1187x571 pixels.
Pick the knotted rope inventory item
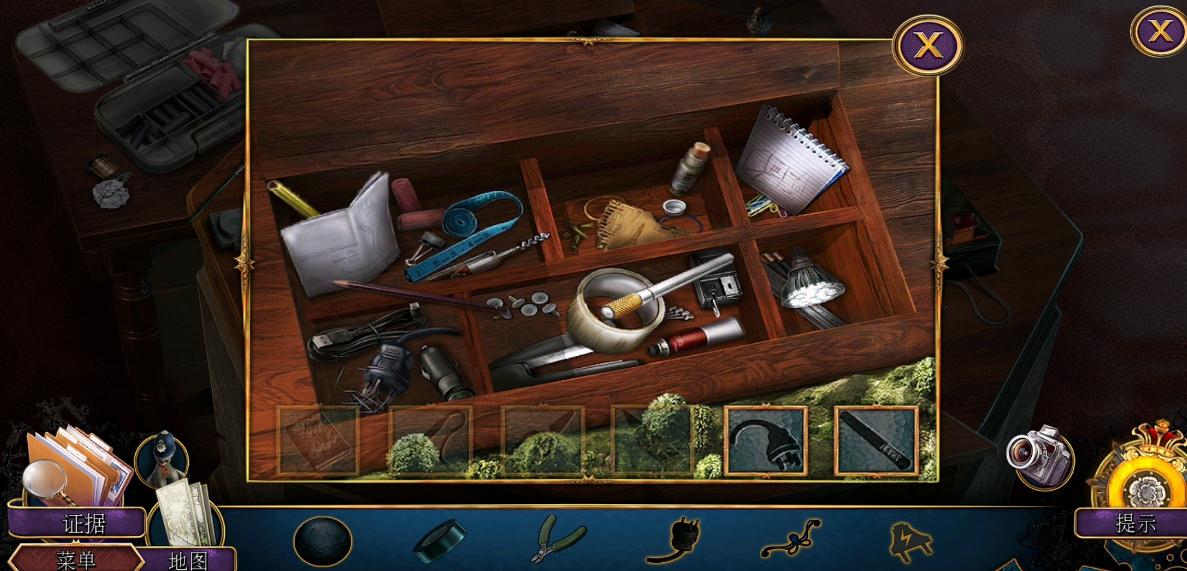(x=790, y=541)
